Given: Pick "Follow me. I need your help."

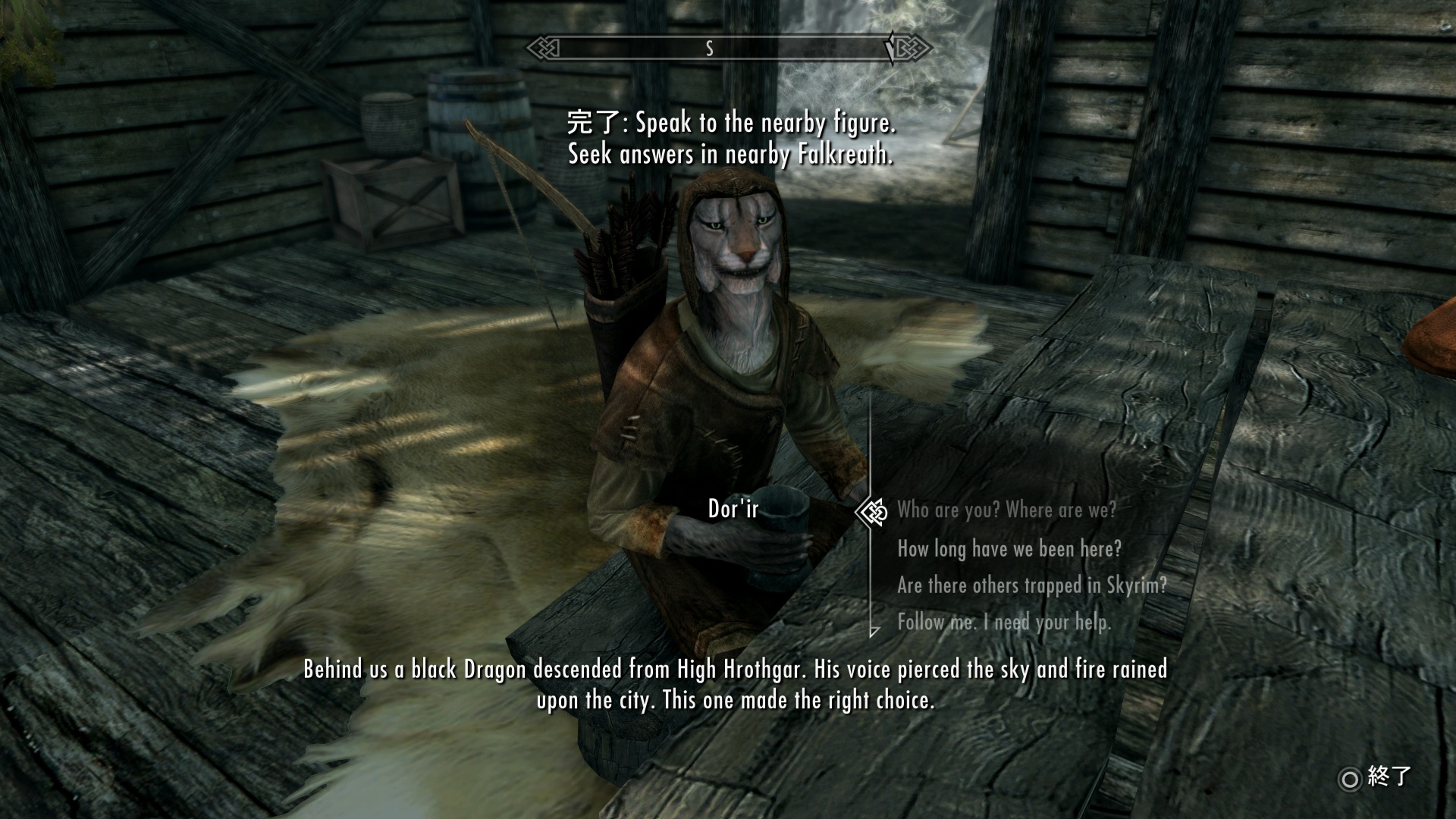Looking at the screenshot, I should 1004,623.
